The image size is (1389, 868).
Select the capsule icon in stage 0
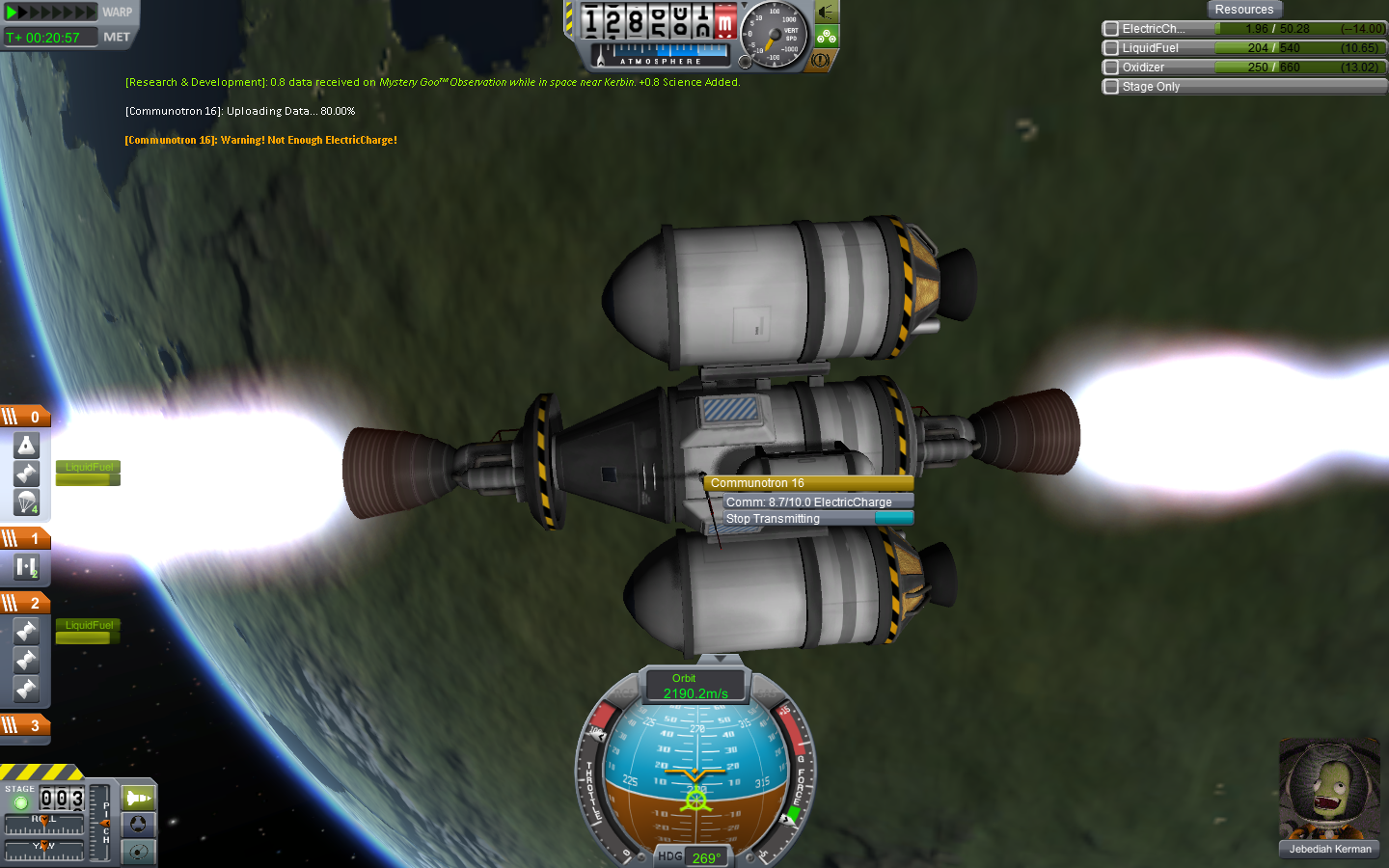pos(26,445)
